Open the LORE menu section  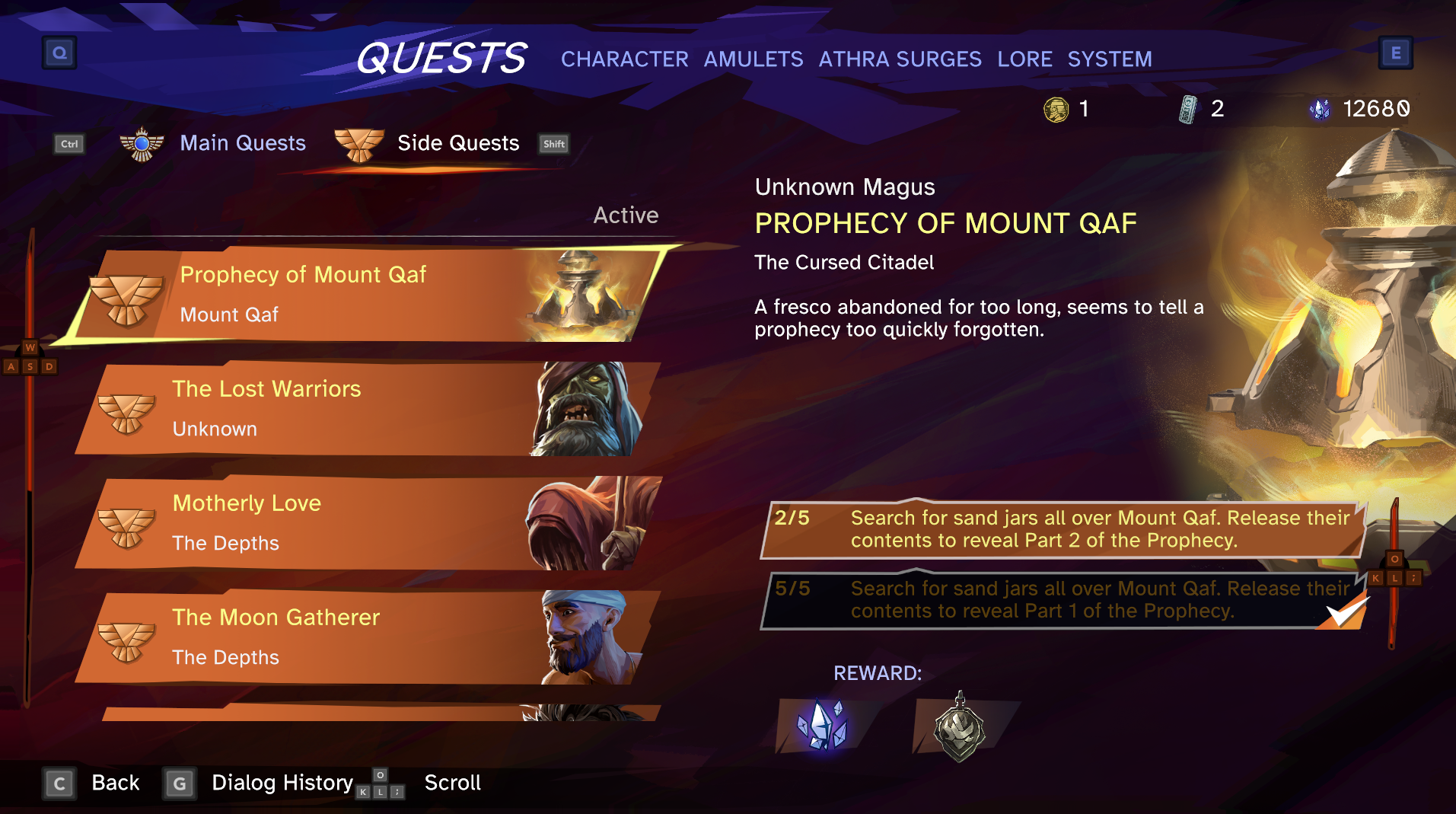point(1024,59)
